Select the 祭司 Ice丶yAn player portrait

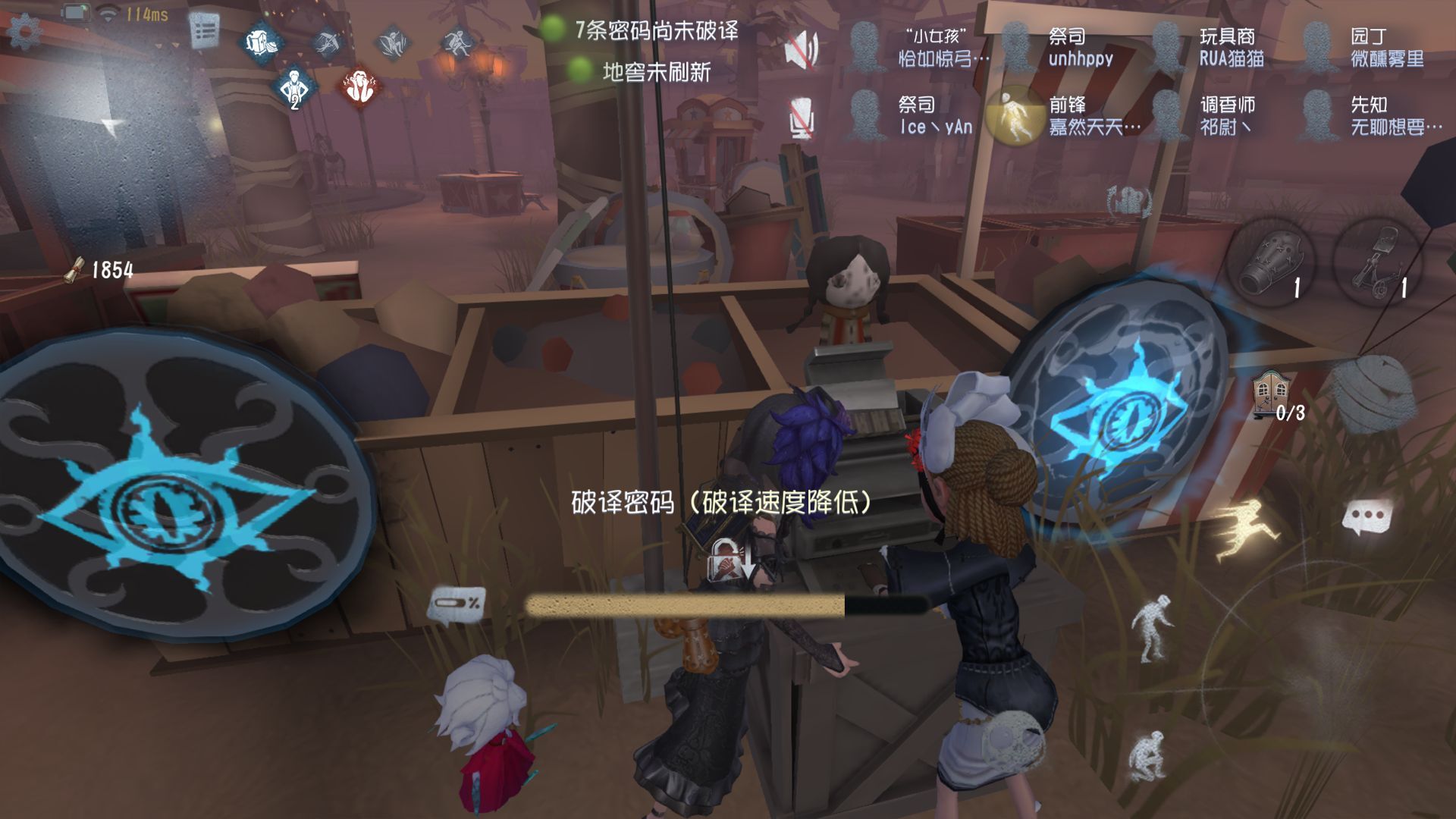(865, 115)
